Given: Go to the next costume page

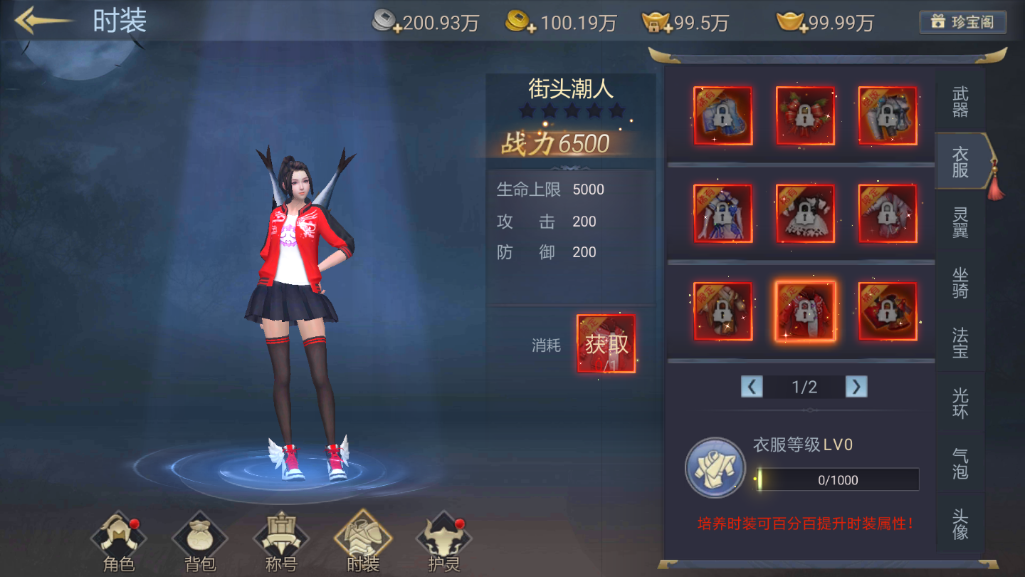Looking at the screenshot, I should pos(856,386).
